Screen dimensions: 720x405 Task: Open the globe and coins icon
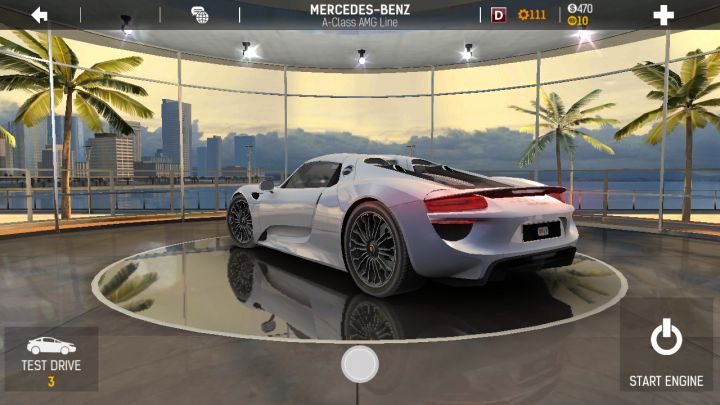point(200,15)
